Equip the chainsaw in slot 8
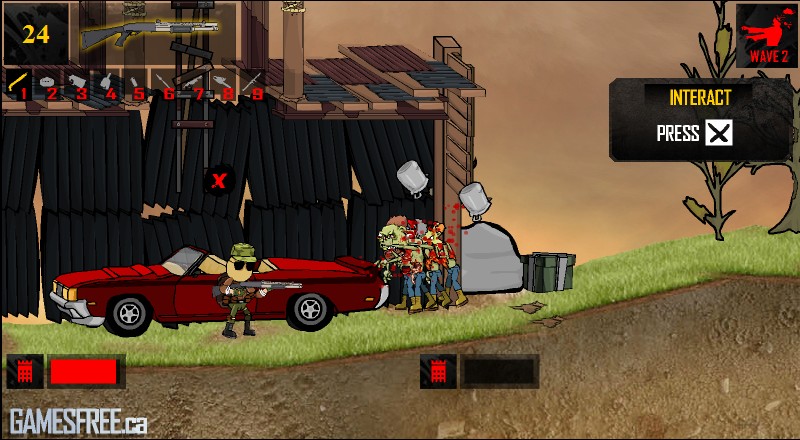This screenshot has width=800, height=440. pyautogui.click(x=224, y=83)
